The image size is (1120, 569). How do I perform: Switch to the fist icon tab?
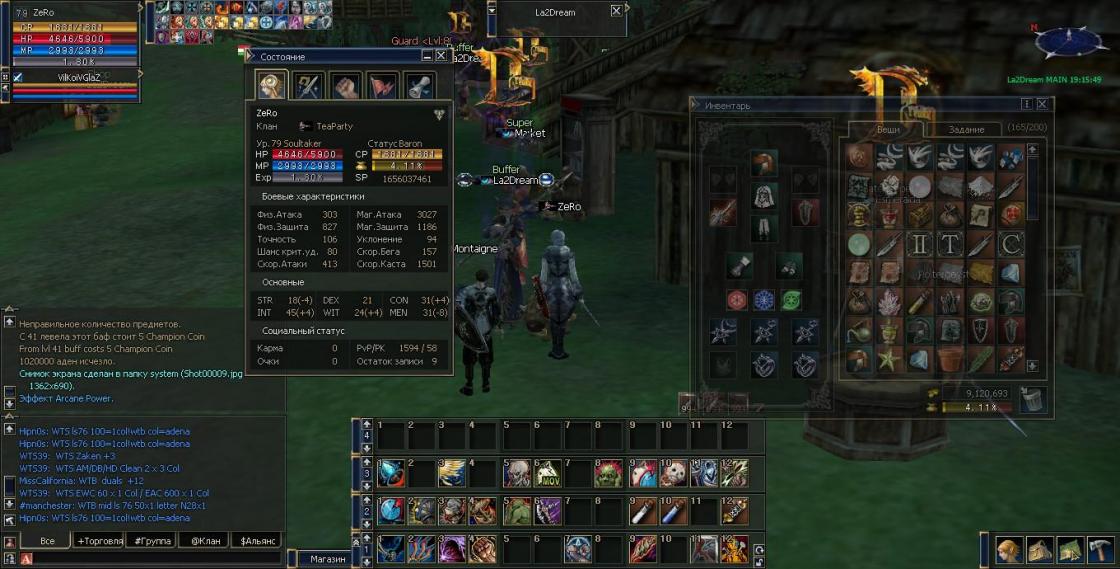tap(346, 86)
